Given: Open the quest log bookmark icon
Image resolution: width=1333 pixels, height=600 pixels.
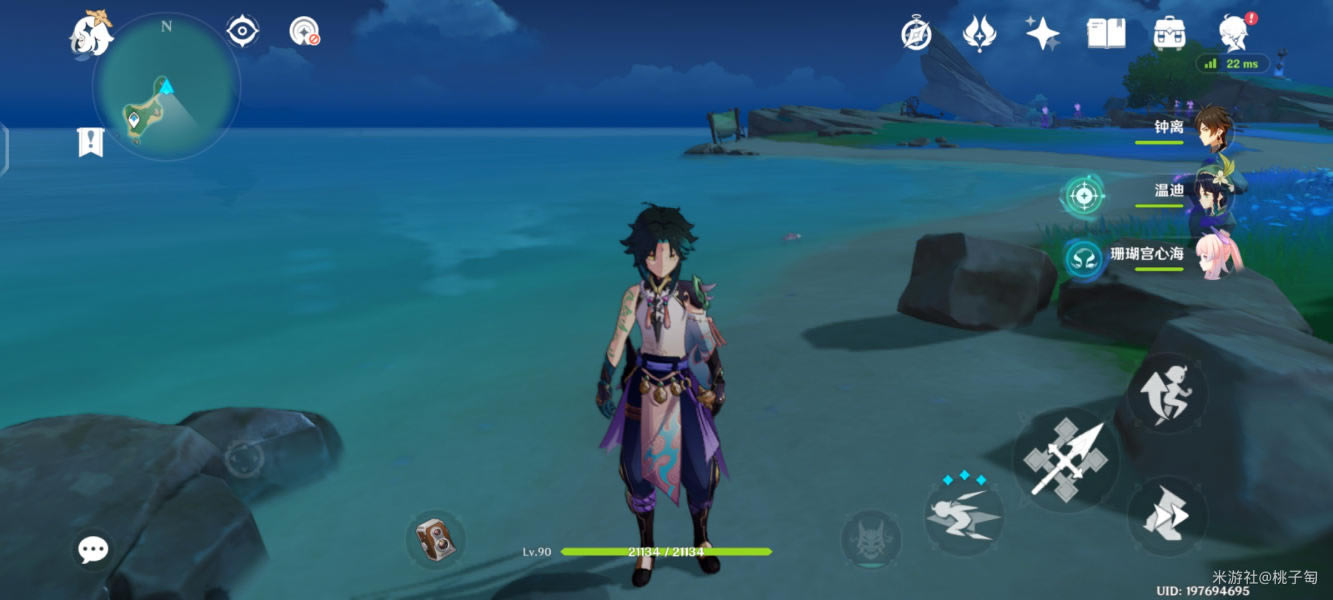Looking at the screenshot, I should [x=91, y=142].
